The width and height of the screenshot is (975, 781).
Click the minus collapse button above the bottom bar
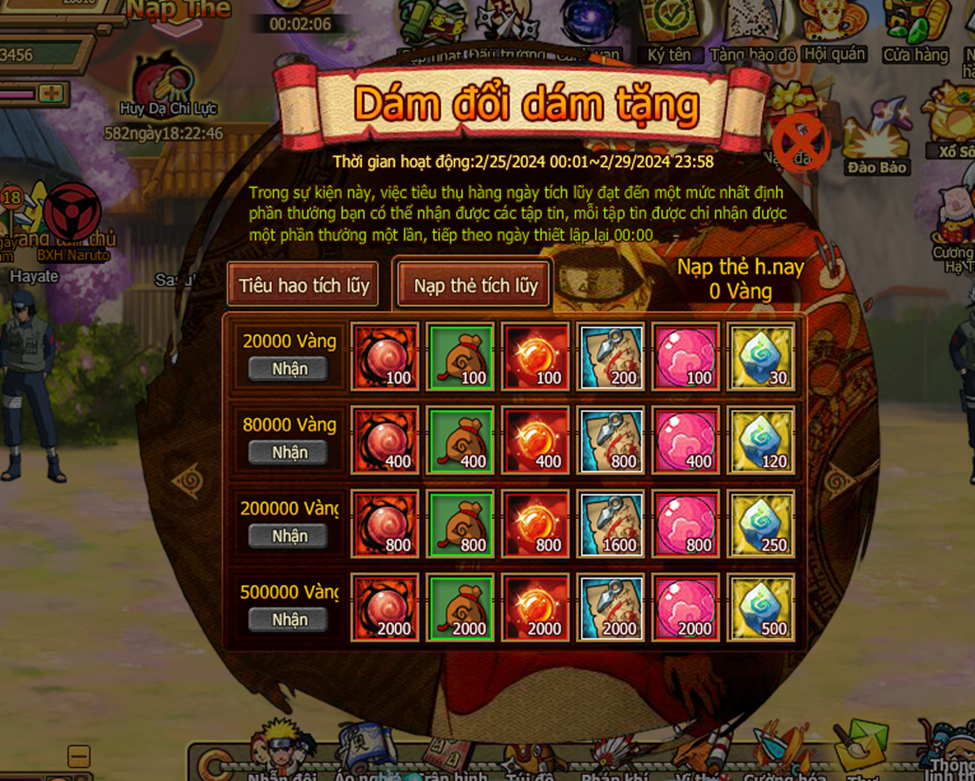79,755
